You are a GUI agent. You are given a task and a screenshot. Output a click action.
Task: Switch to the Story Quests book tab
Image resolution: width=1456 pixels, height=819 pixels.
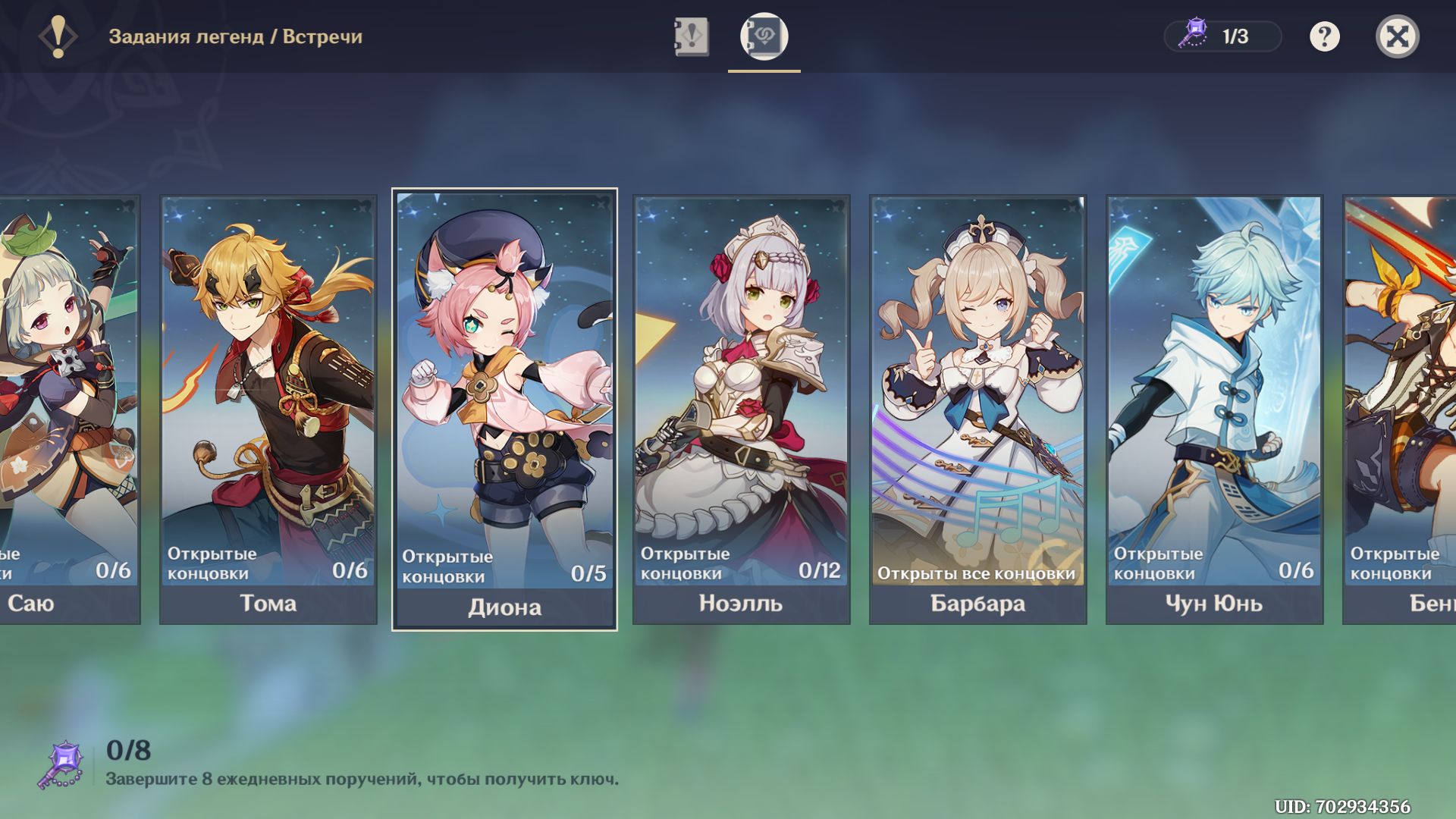pos(691,36)
